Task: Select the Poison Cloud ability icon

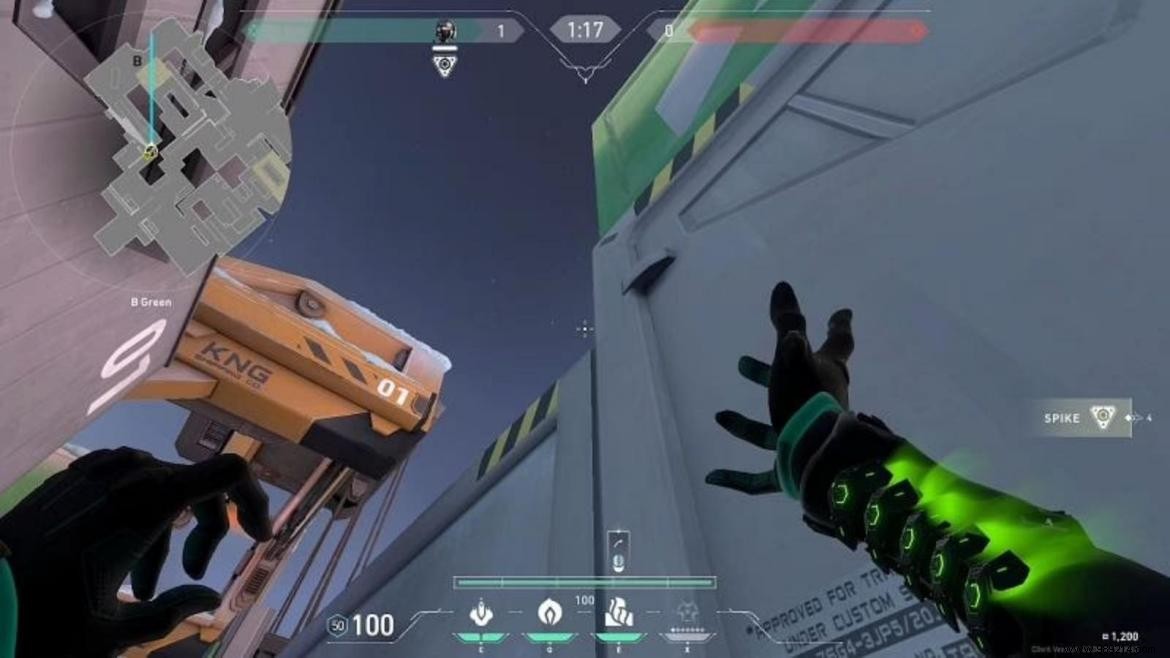Action: click(549, 612)
